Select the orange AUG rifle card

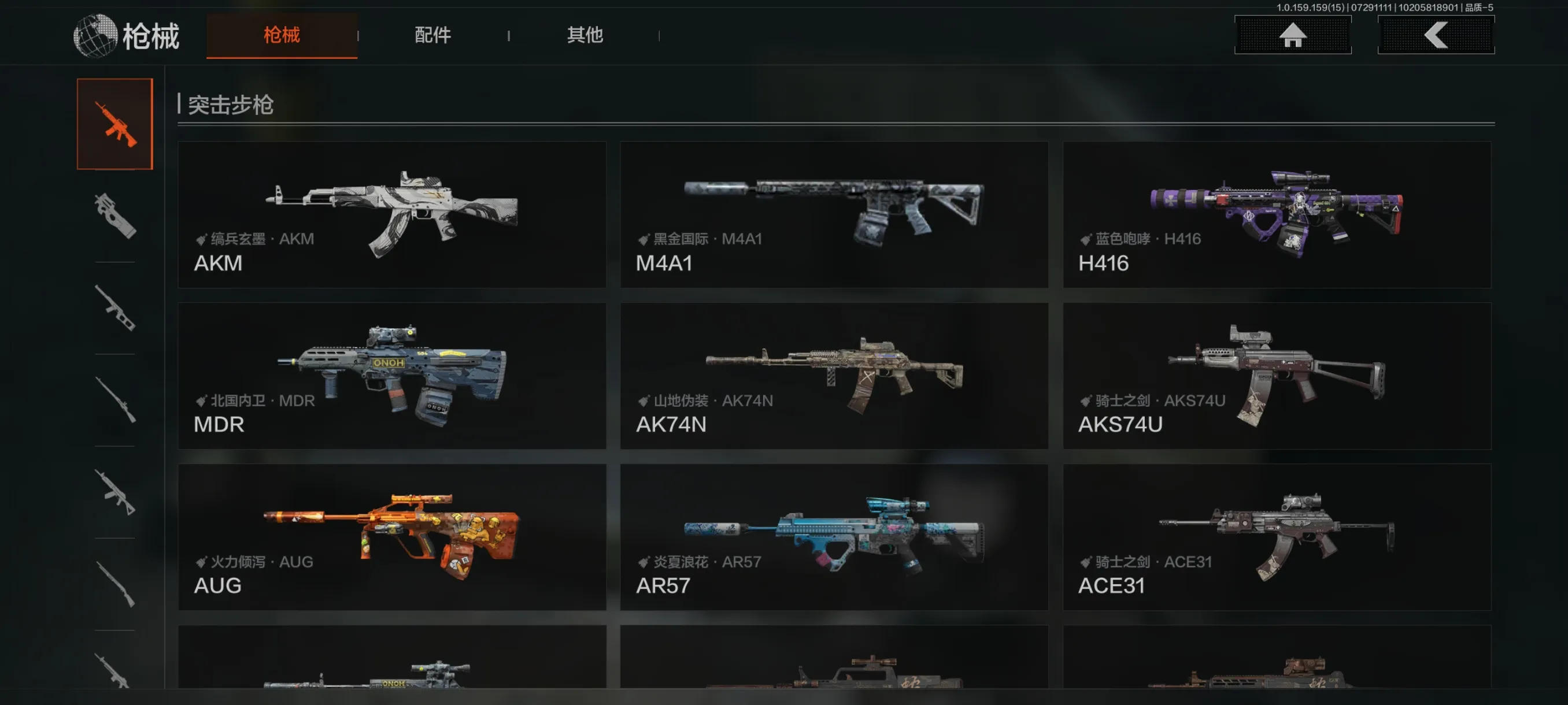pos(391,537)
